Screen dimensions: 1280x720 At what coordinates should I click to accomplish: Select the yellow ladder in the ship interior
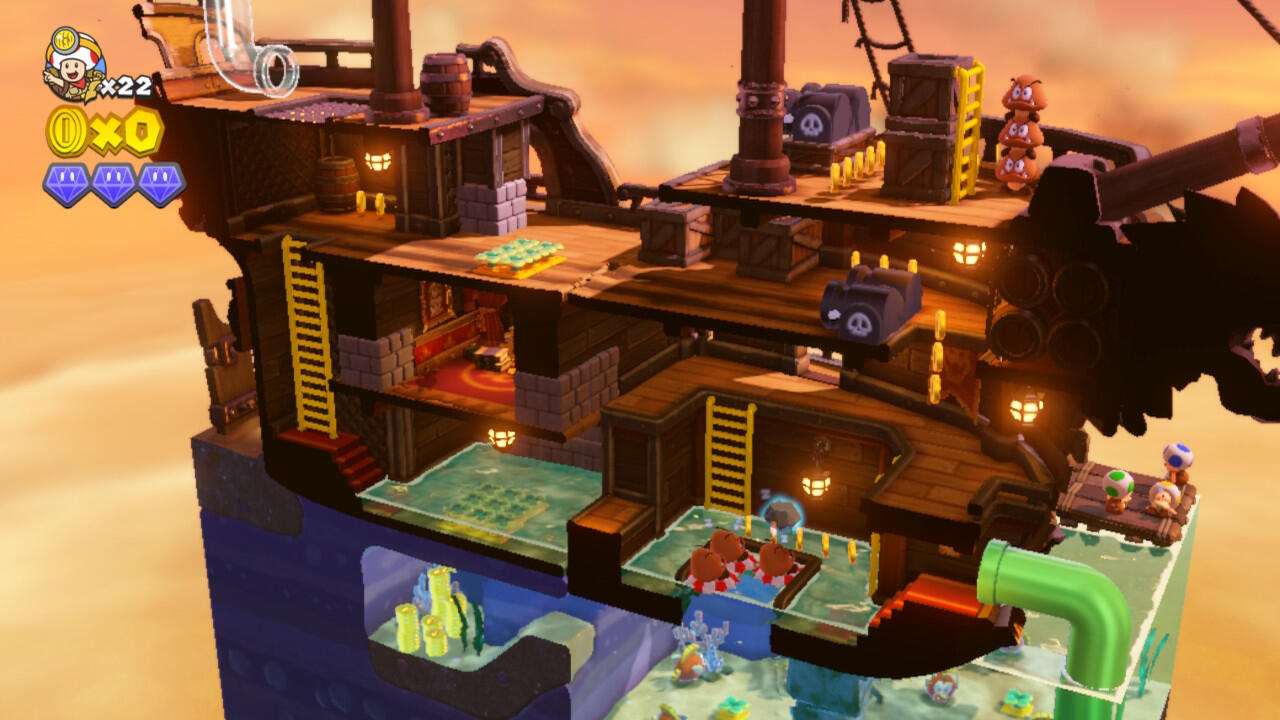click(x=726, y=455)
